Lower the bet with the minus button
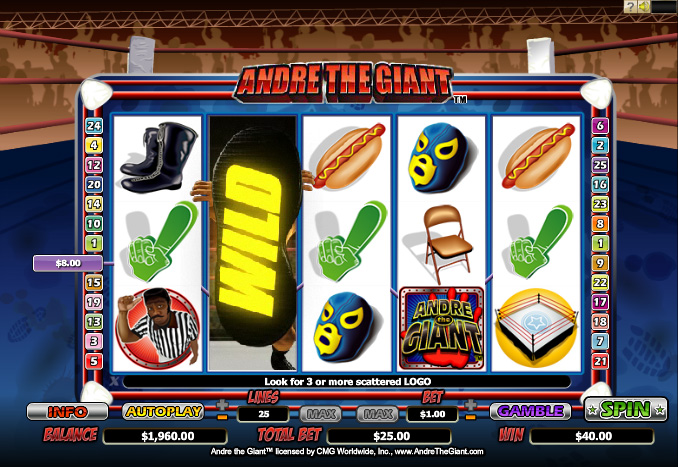 click(x=472, y=417)
